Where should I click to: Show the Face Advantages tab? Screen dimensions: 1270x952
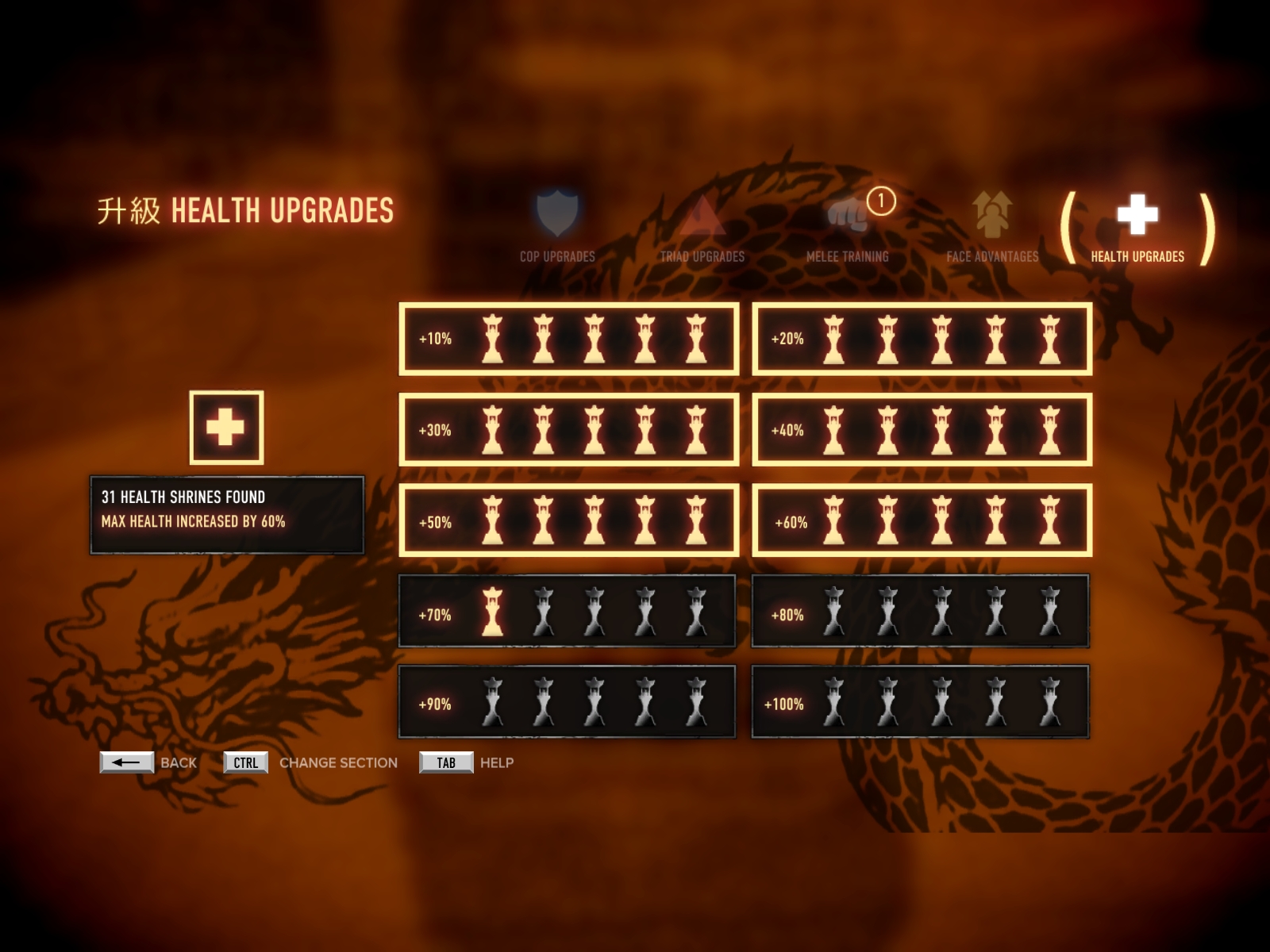pos(992,227)
